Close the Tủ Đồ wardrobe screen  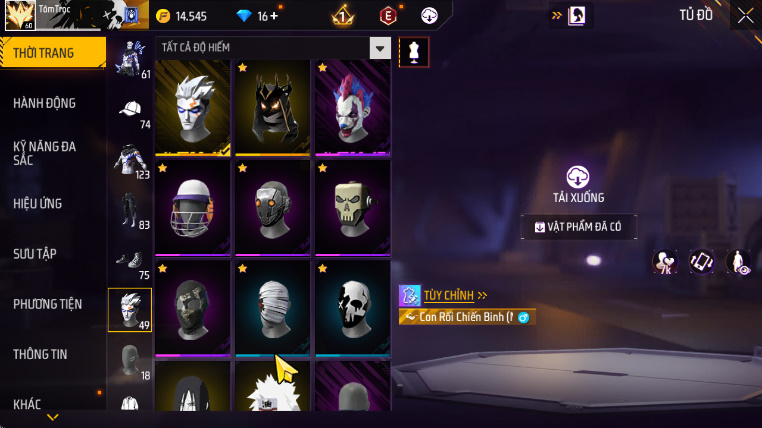pos(745,15)
